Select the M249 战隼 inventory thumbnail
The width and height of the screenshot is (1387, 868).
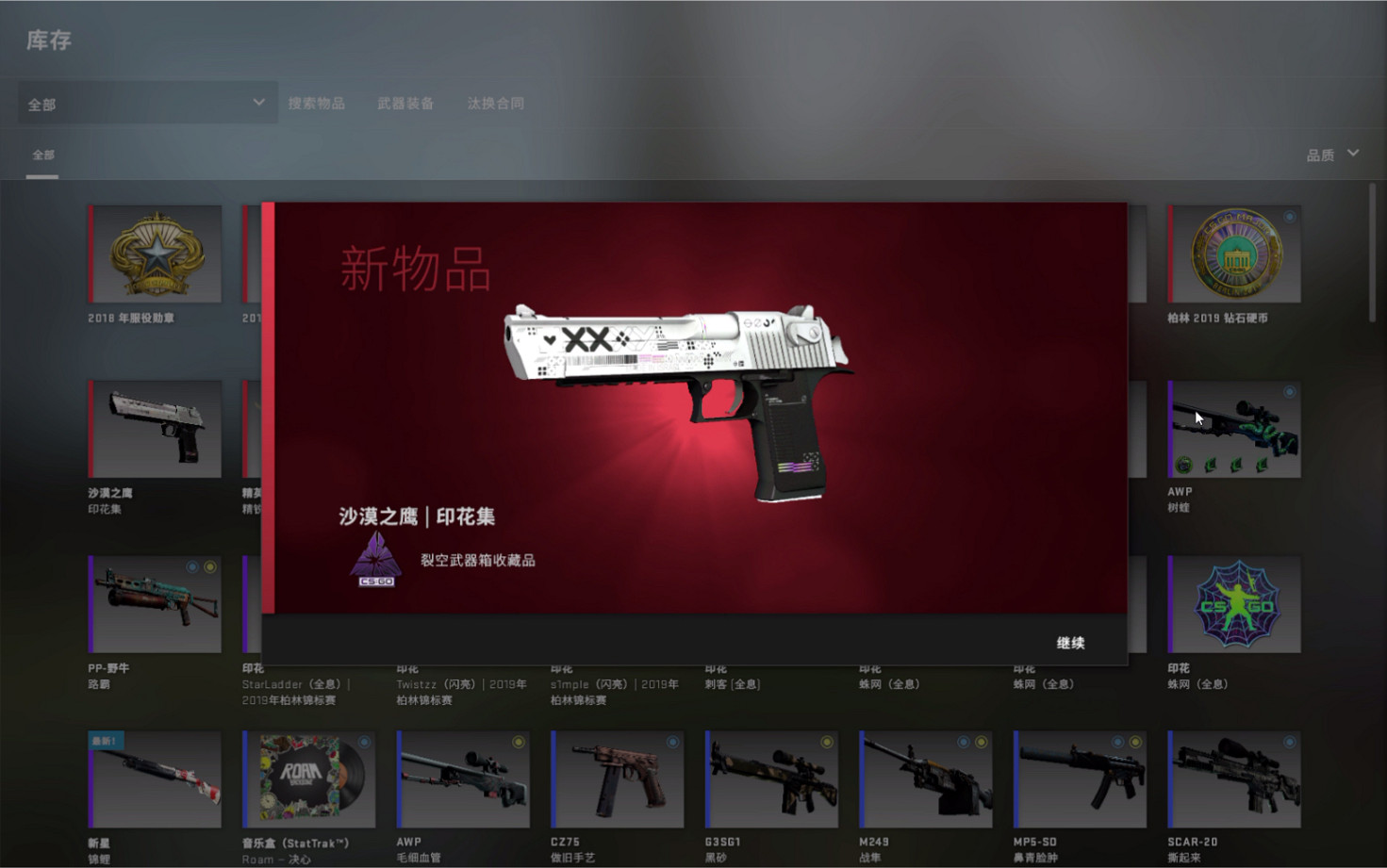pos(924,778)
